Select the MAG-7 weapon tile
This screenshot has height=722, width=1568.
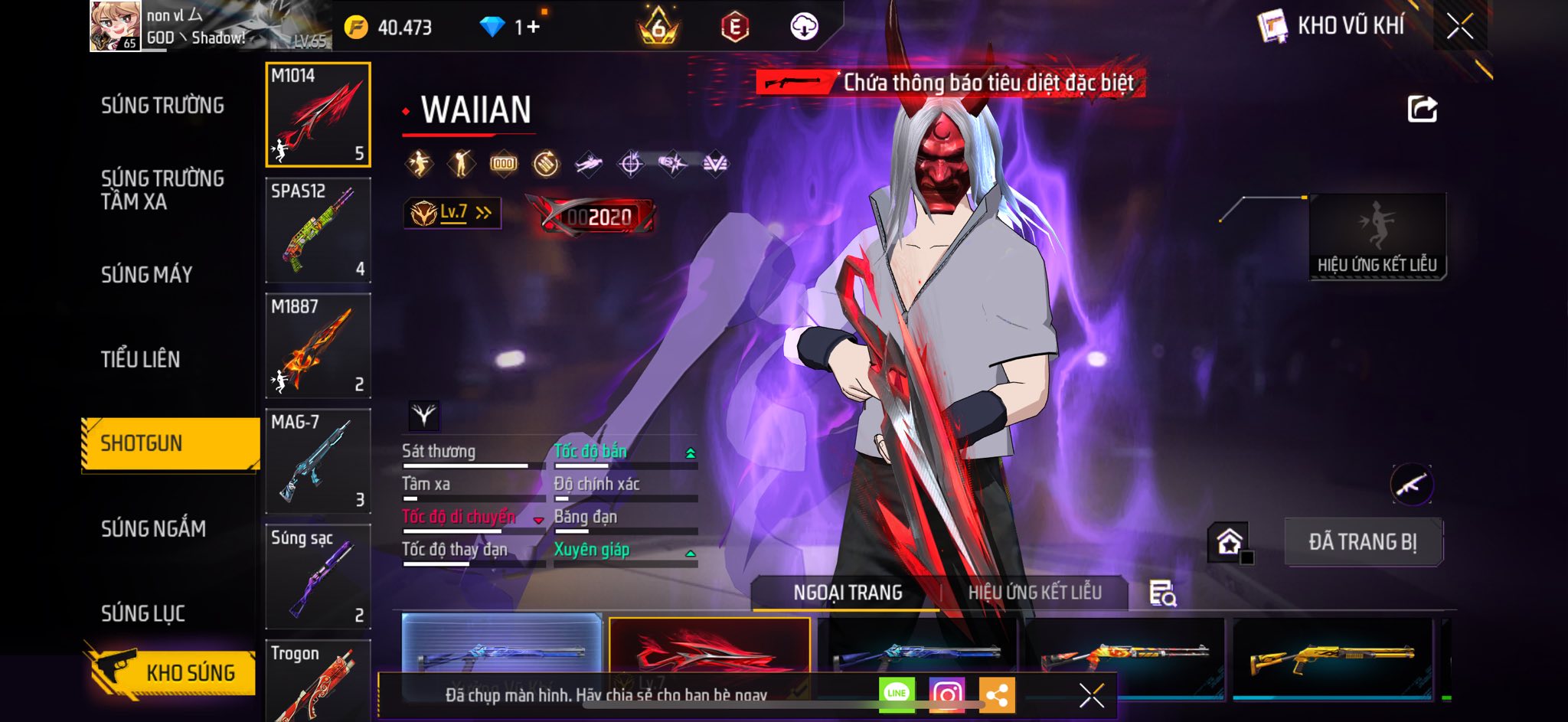[x=318, y=462]
